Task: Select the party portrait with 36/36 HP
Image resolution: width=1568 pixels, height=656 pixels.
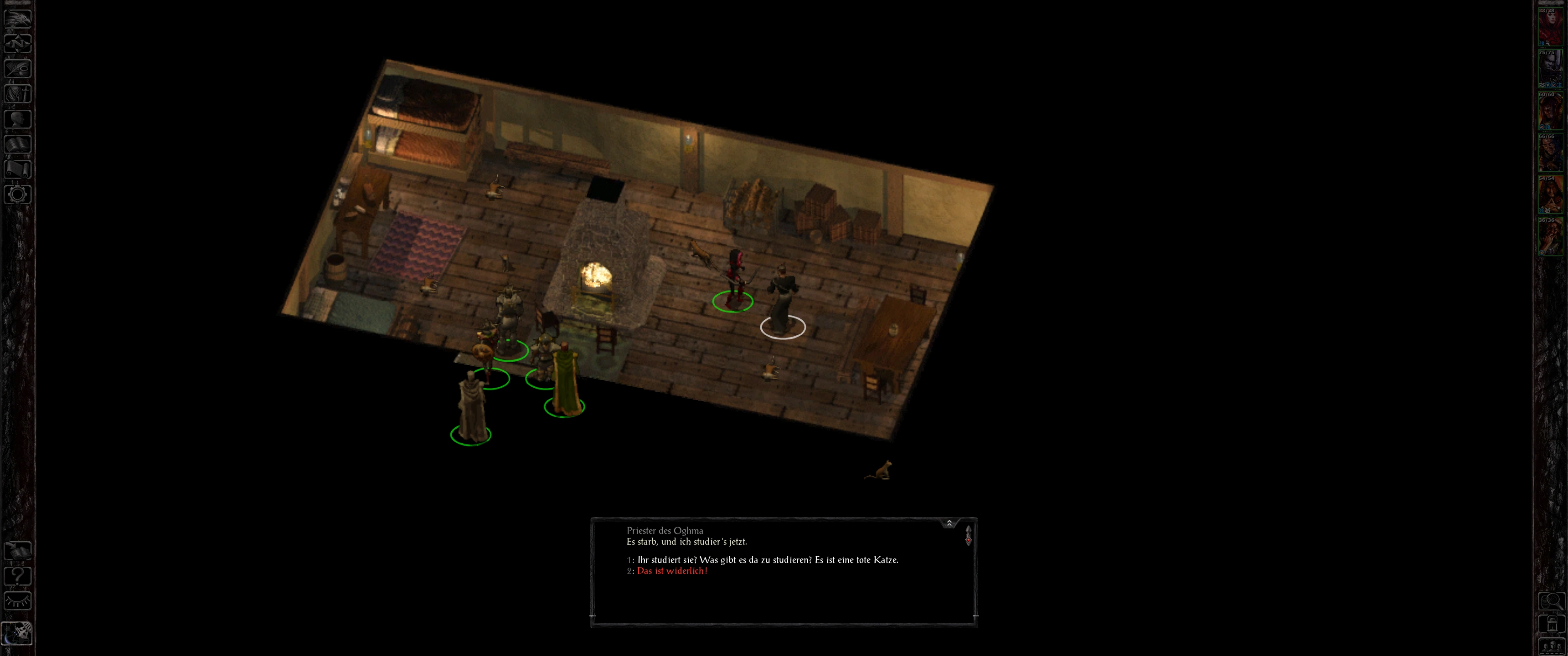Action: click(1550, 237)
